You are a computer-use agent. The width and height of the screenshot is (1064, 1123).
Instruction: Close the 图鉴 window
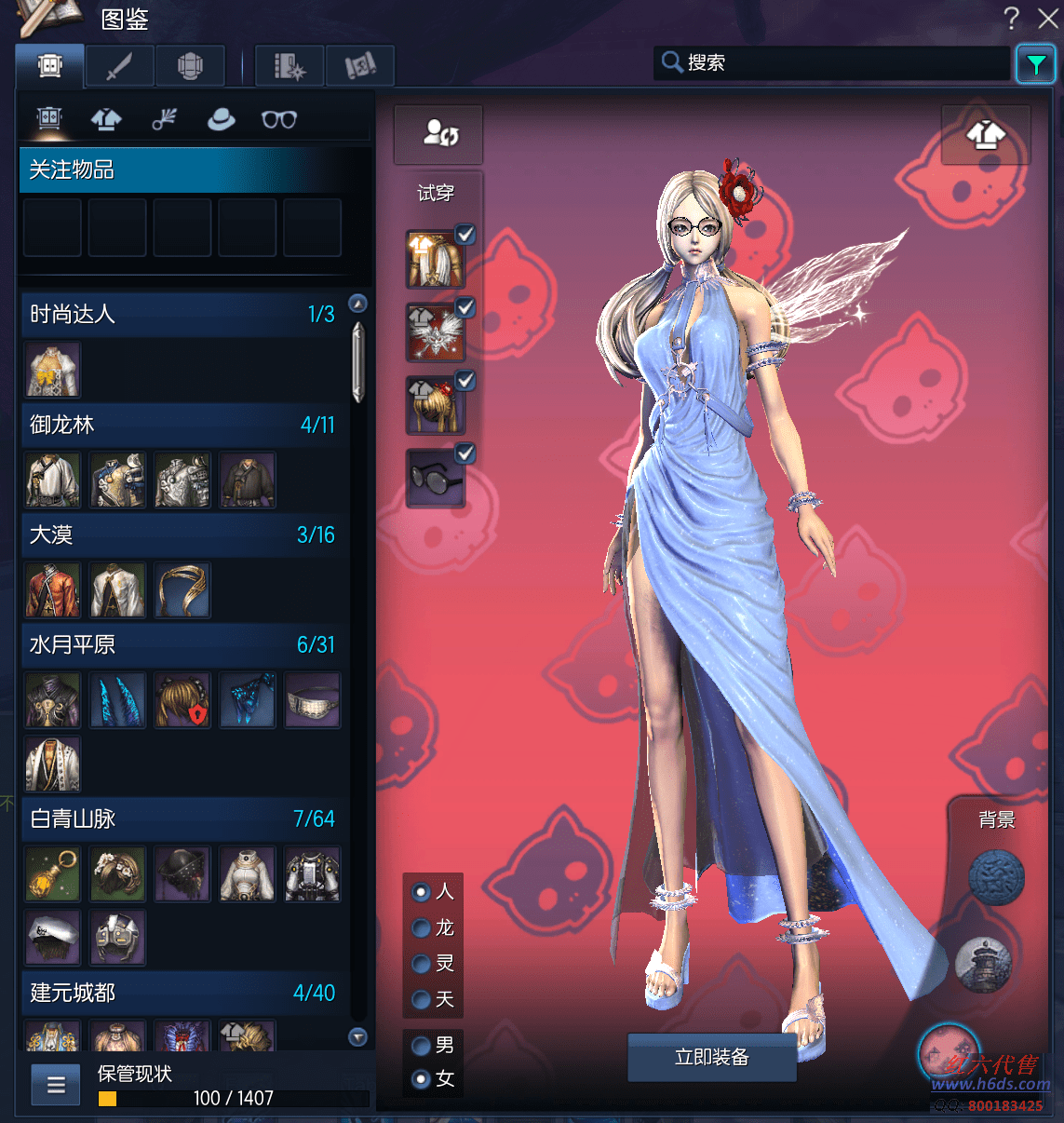coord(1048,18)
